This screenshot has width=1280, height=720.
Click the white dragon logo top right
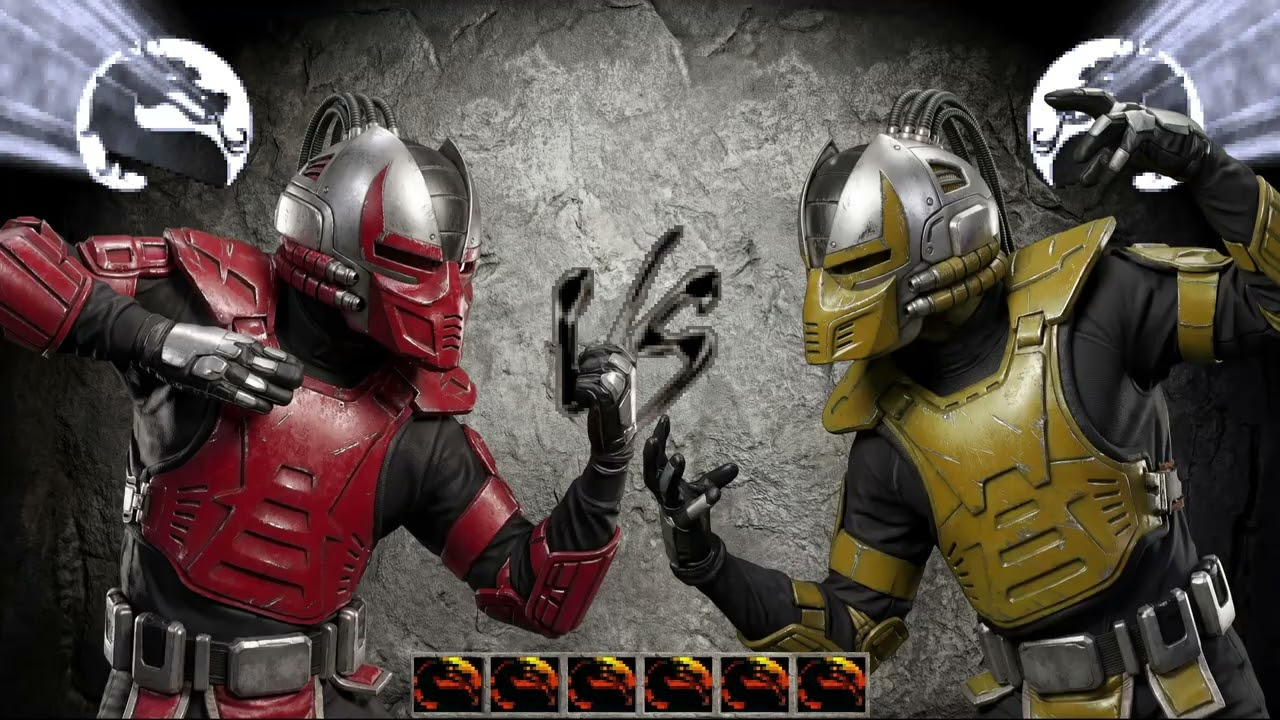click(1110, 105)
